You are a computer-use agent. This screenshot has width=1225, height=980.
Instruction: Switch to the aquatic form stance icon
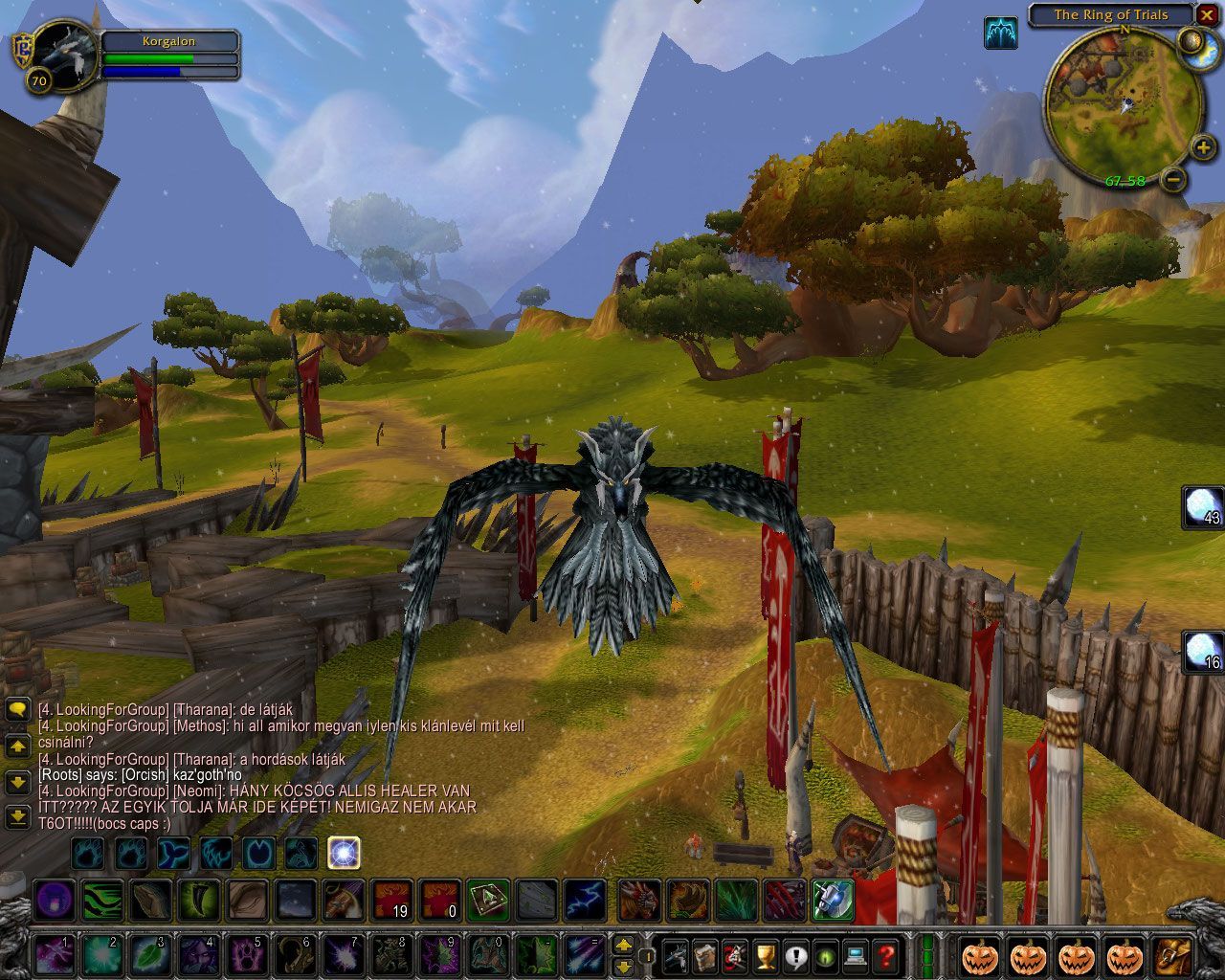pos(174,851)
